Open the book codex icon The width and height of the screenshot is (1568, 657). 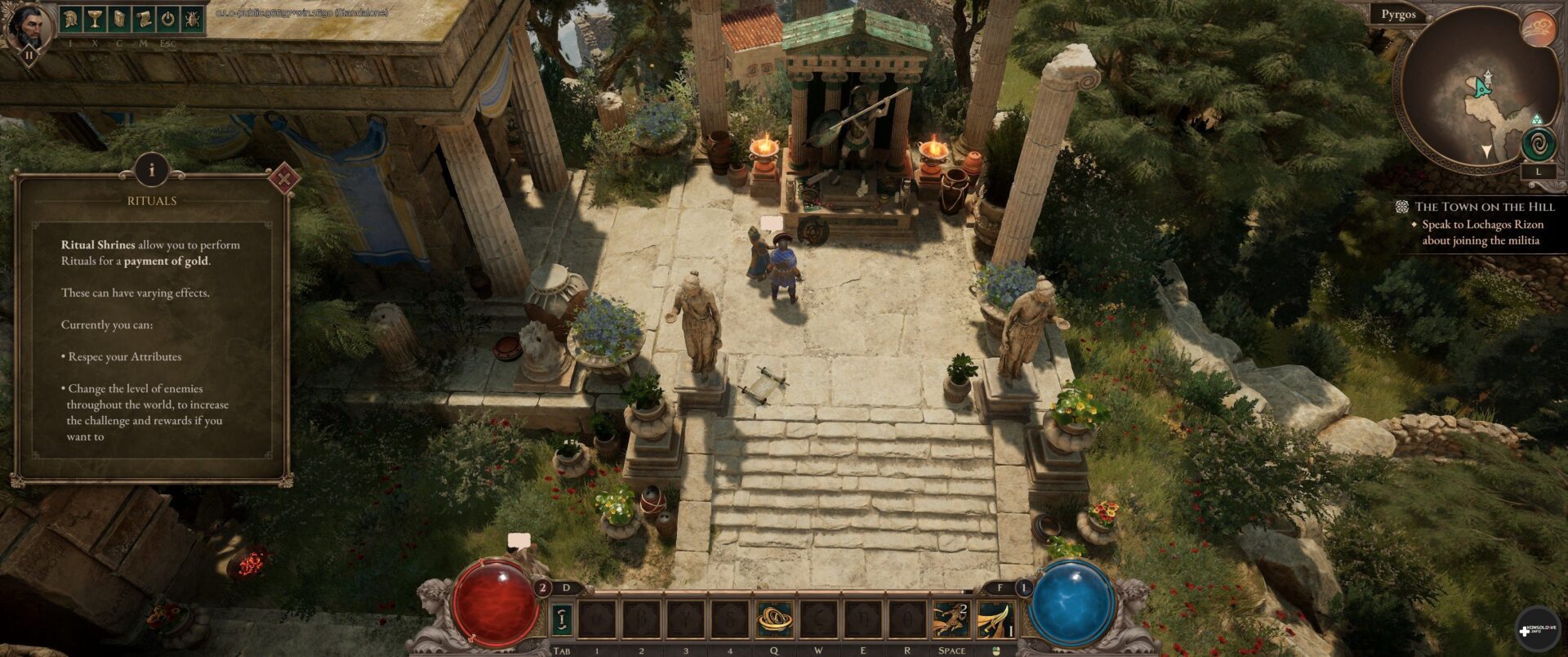(x=119, y=20)
